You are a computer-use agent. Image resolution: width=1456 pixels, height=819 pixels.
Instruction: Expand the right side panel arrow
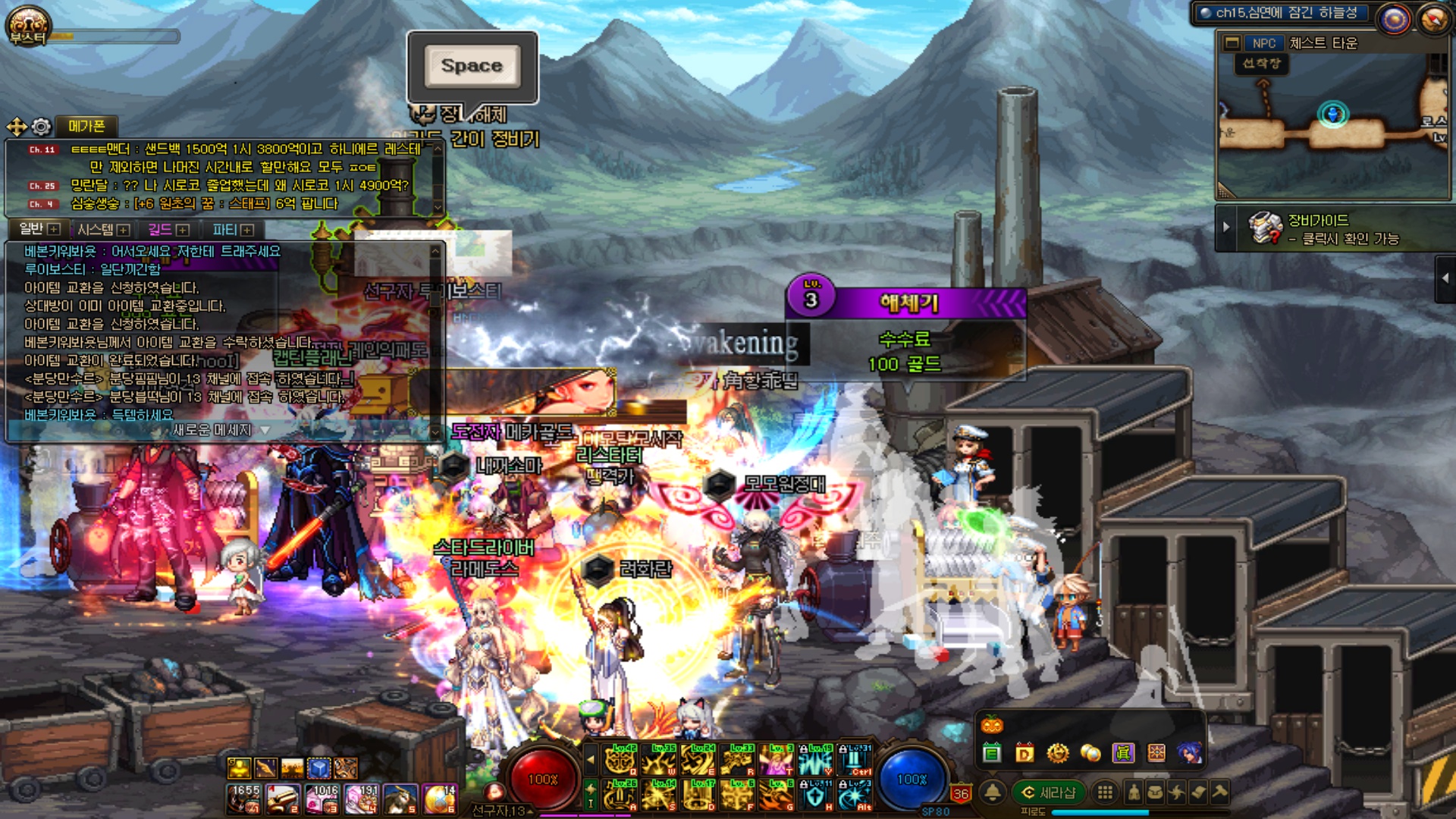coord(1445,278)
